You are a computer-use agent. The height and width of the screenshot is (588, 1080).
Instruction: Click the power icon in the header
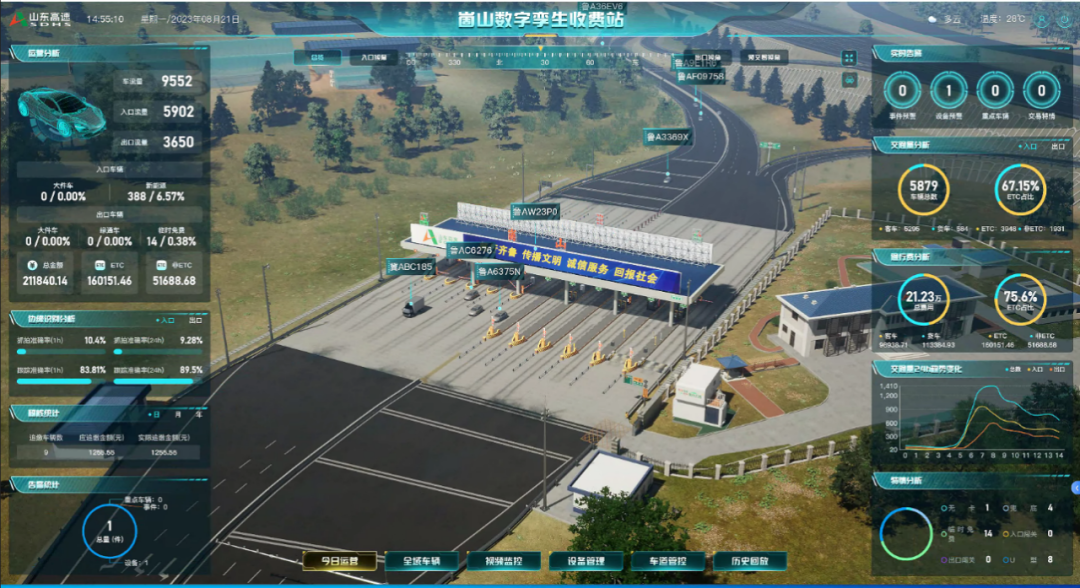[1063, 19]
